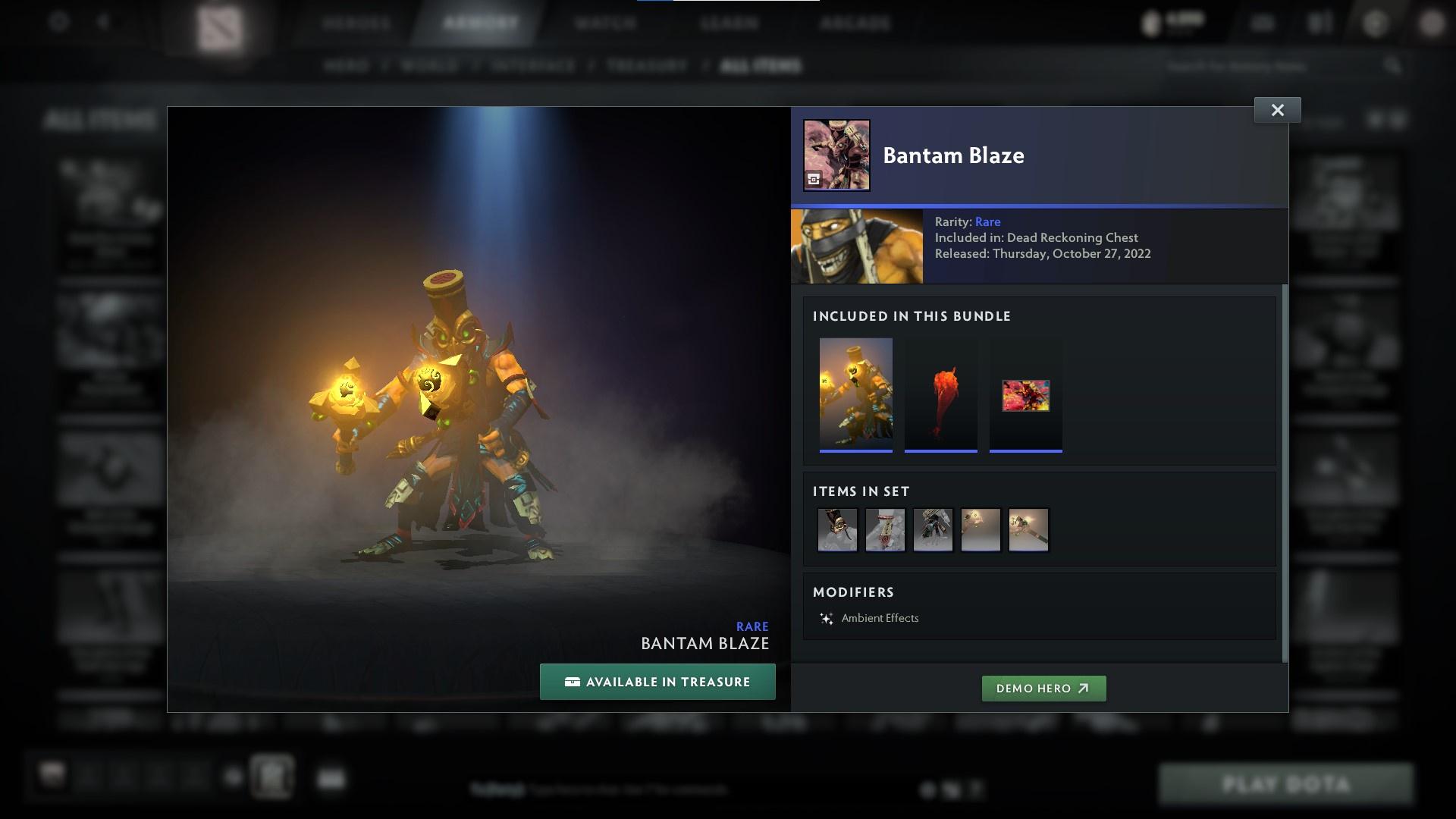Select the flame effect bundle thumbnail

tap(941, 395)
